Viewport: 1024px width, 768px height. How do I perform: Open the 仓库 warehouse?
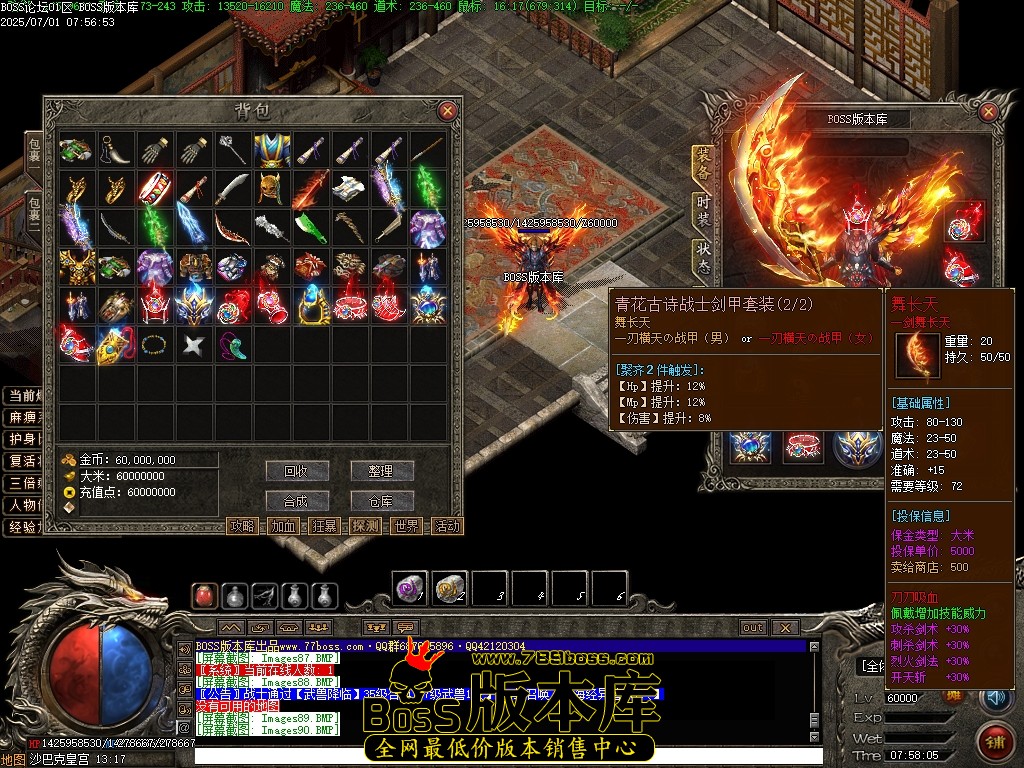click(x=381, y=501)
